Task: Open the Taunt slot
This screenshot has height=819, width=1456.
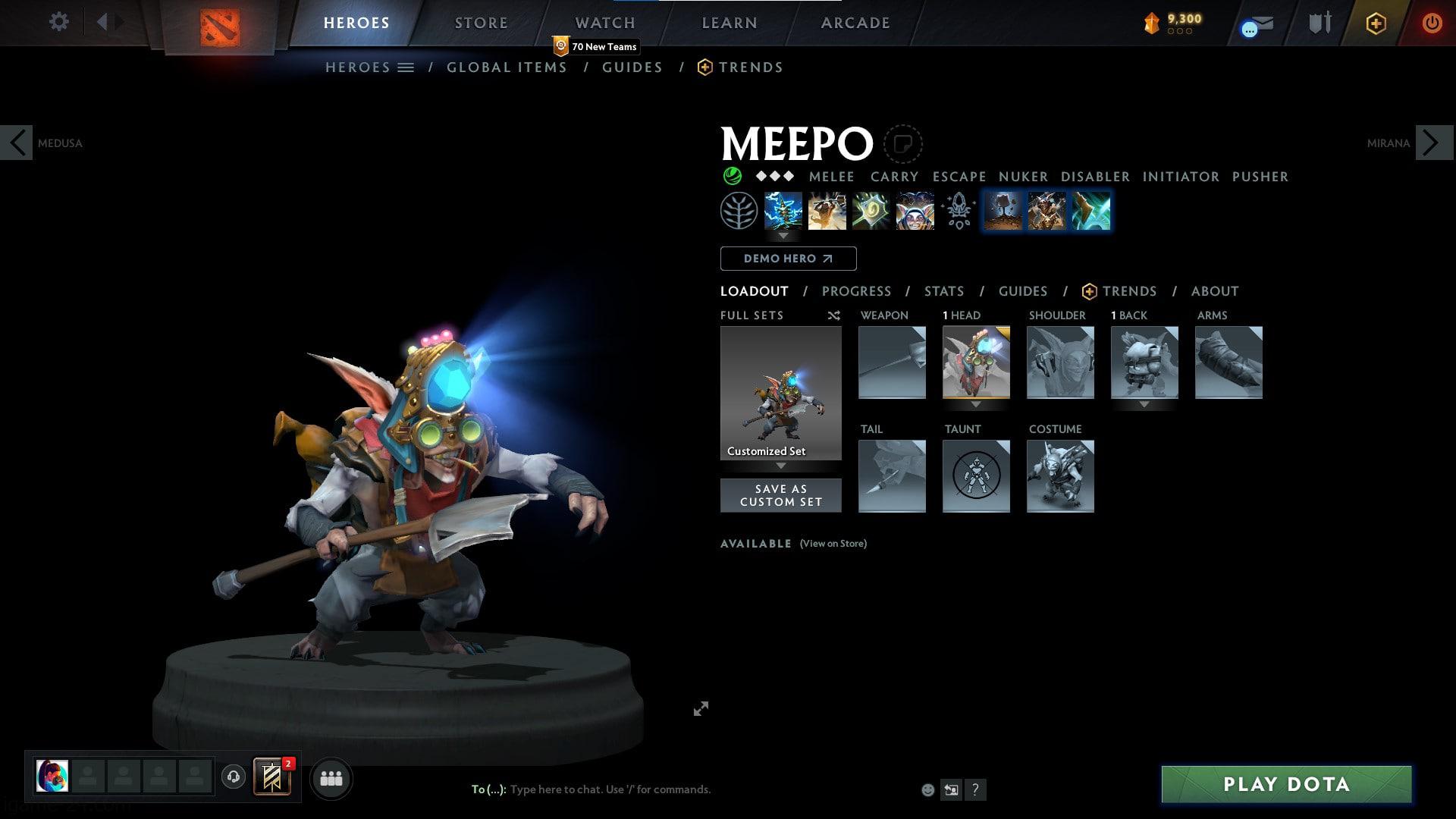Action: point(976,476)
